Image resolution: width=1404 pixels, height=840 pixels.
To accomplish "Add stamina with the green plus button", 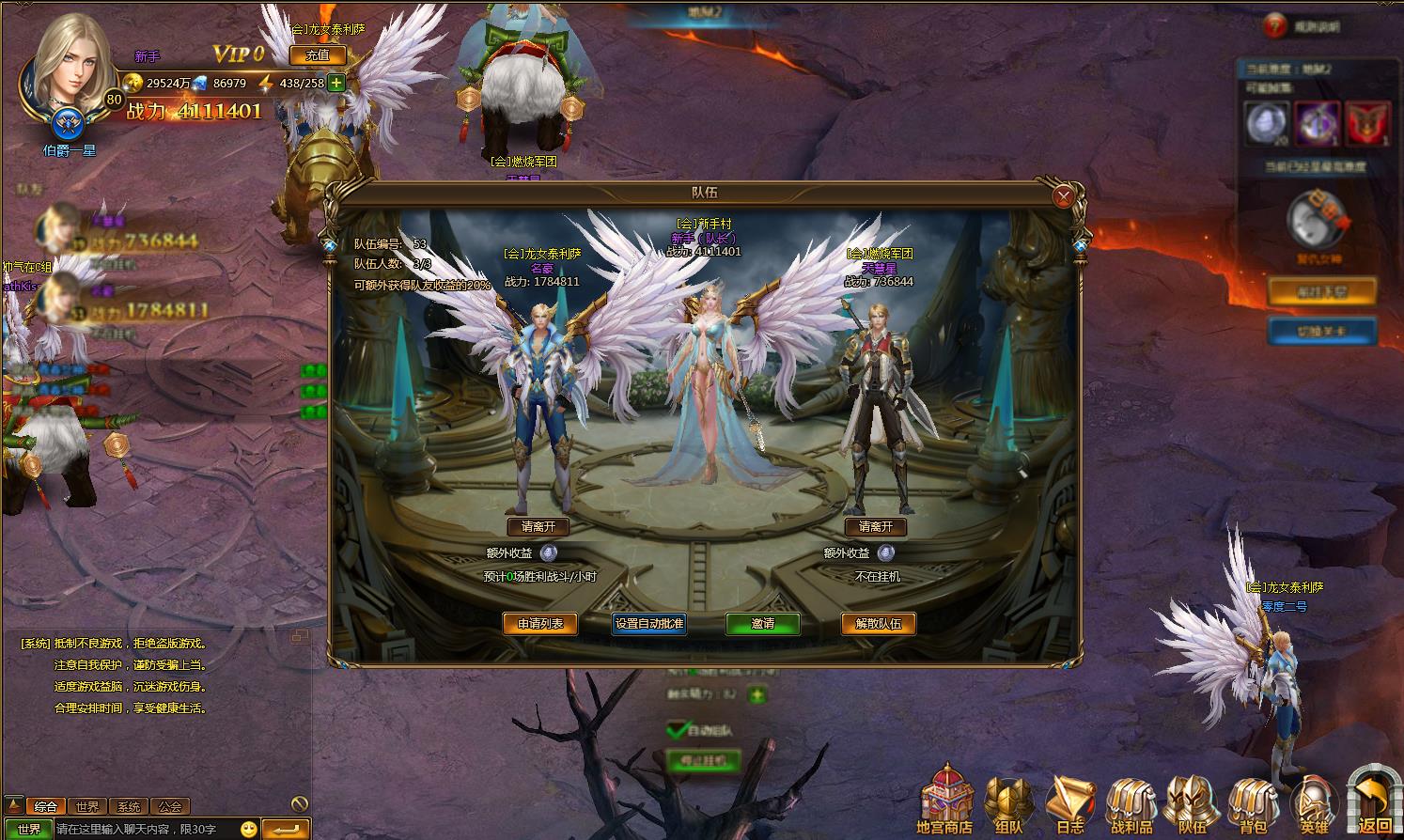I will coord(336,83).
